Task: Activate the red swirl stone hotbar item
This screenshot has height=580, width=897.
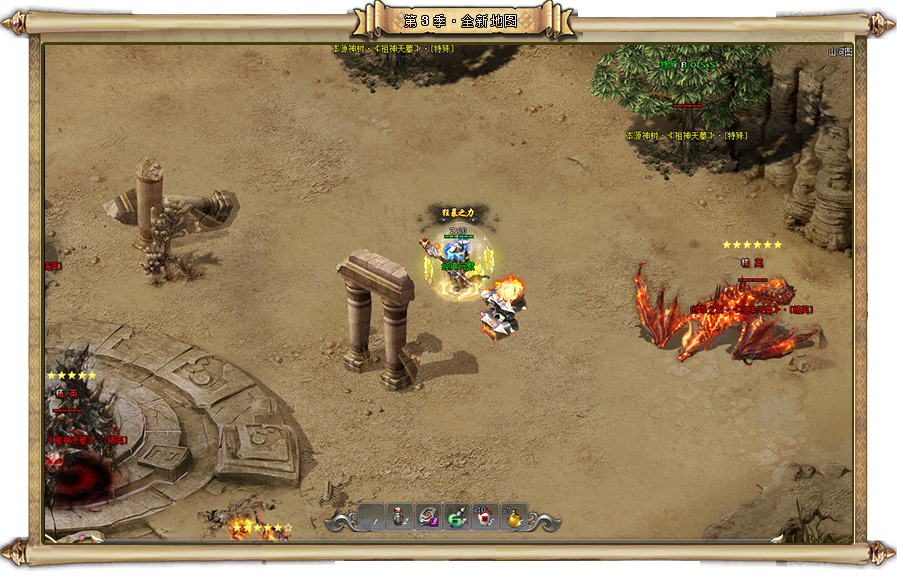Action: tap(428, 517)
